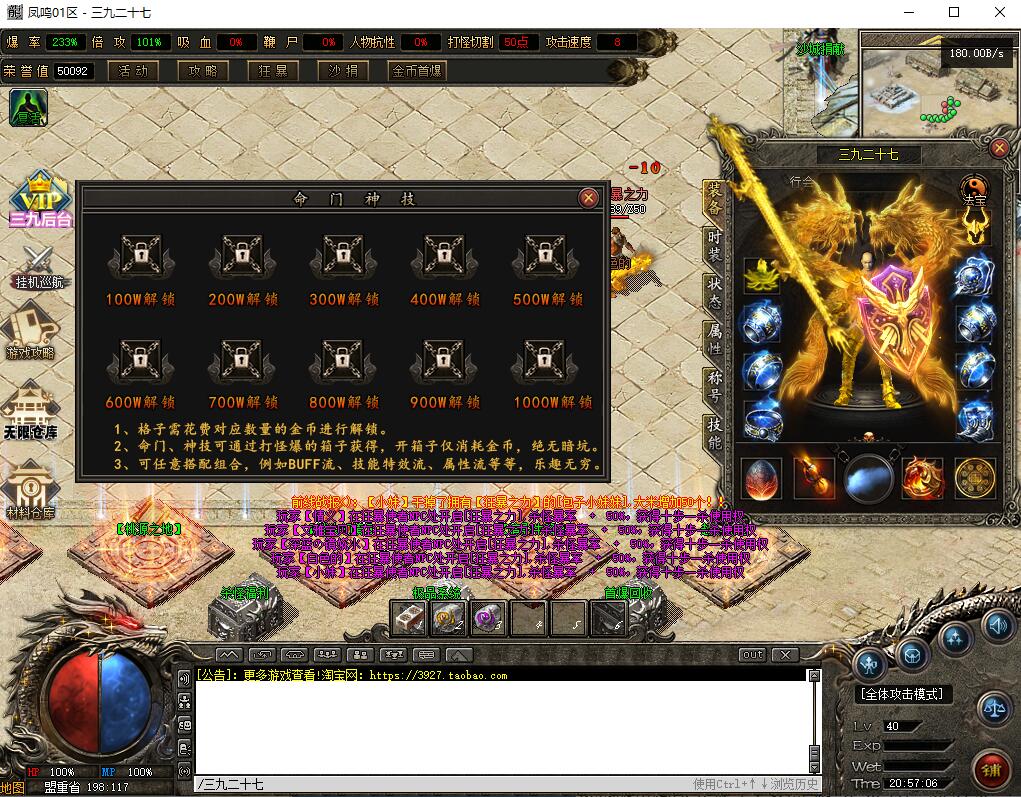
Task: Unlock the 1000W解锁 slot
Action: click(x=545, y=361)
